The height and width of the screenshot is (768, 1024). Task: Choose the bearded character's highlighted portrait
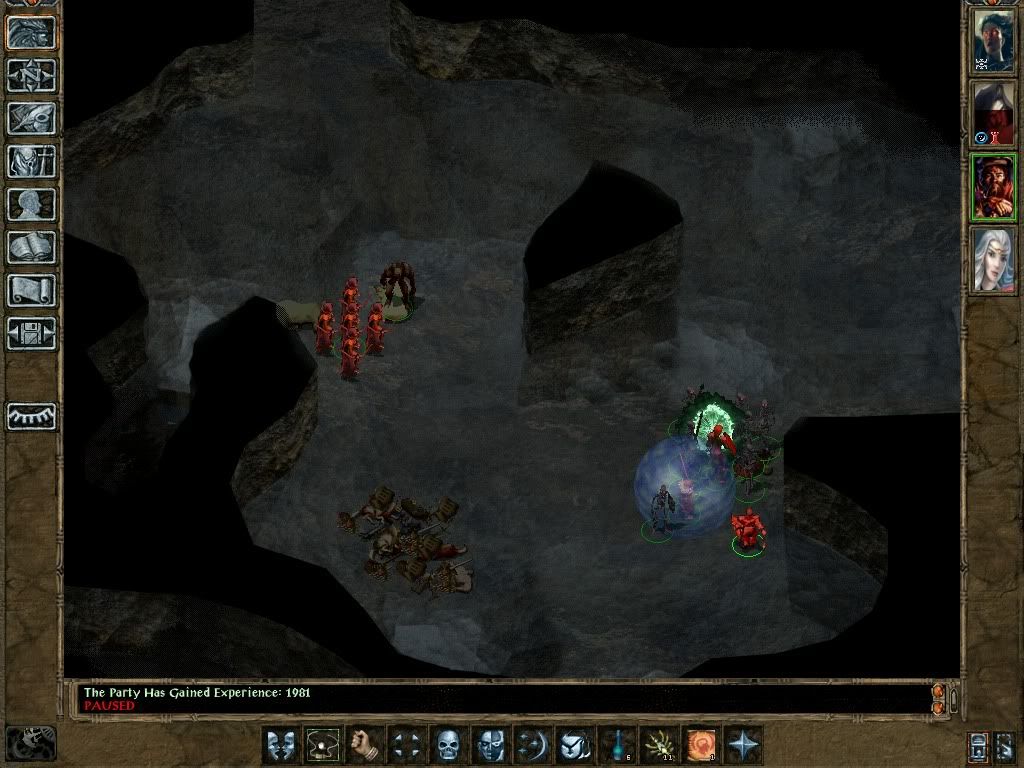[994, 186]
